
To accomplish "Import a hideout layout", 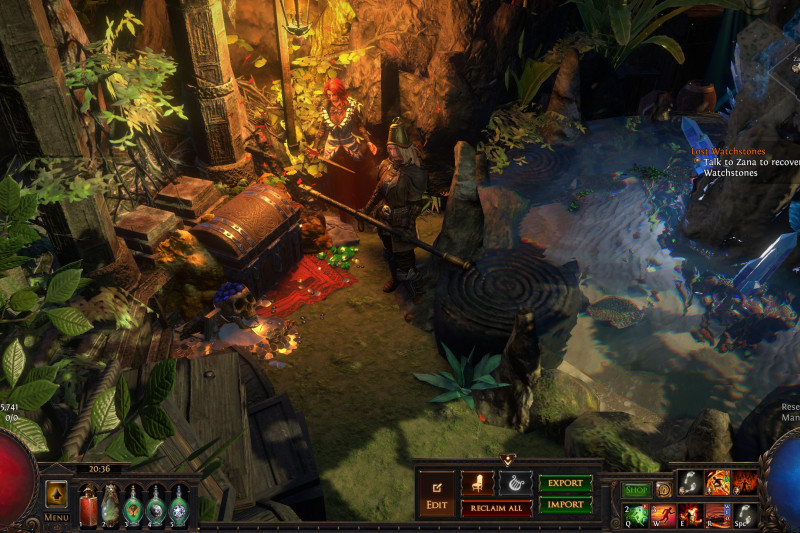I will pos(565,505).
